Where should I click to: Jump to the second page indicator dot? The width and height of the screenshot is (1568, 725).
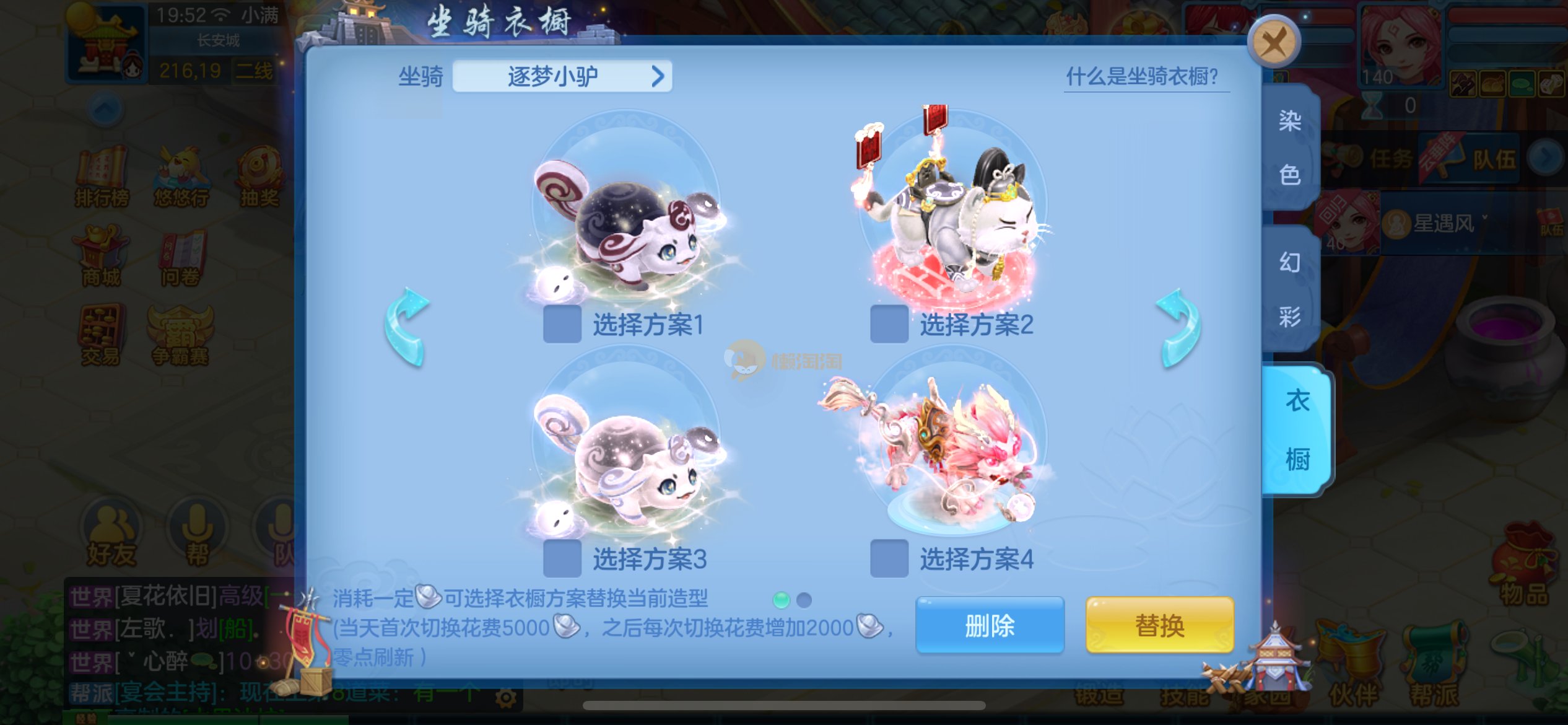pos(804,599)
